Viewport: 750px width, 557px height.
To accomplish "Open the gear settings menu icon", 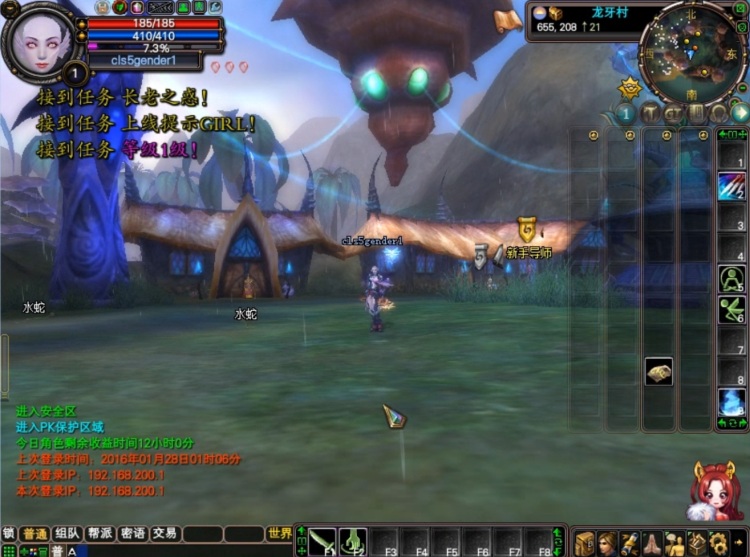I will tap(718, 543).
